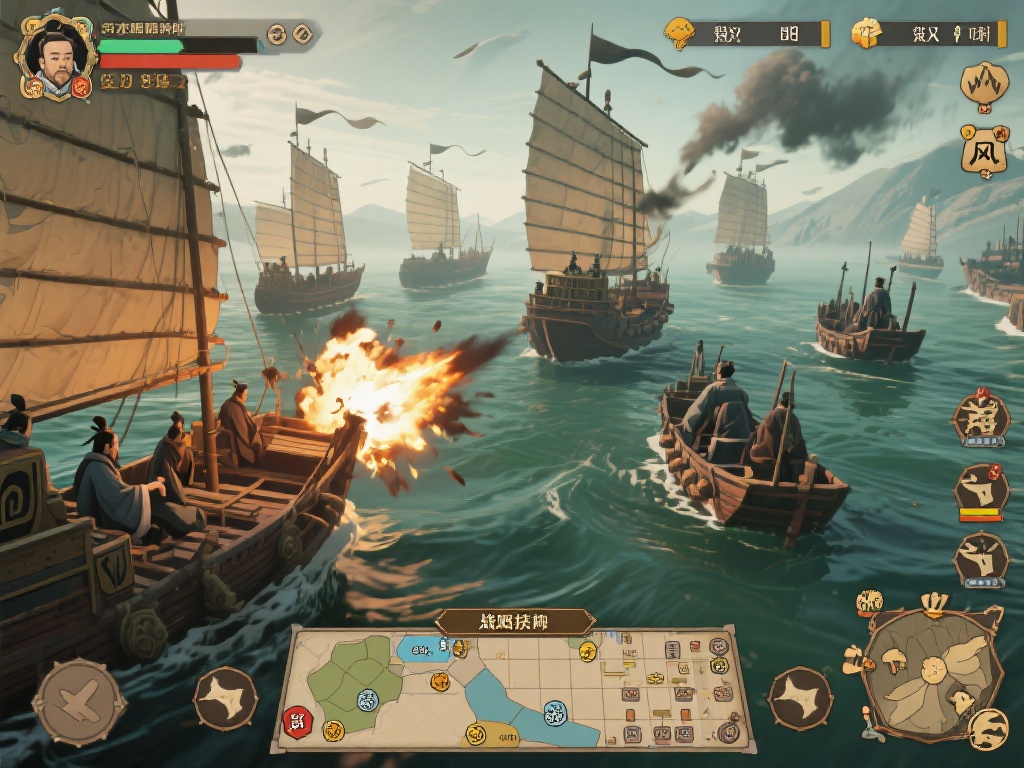
Task: Select the red marker on the map
Action: [x=297, y=719]
